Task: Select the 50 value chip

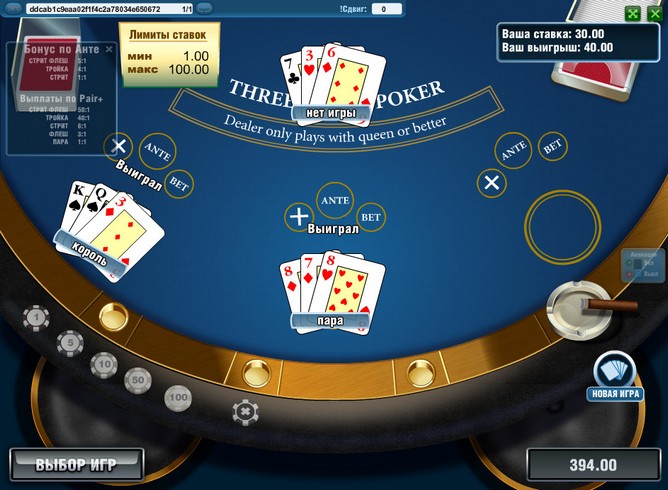Action: click(138, 381)
